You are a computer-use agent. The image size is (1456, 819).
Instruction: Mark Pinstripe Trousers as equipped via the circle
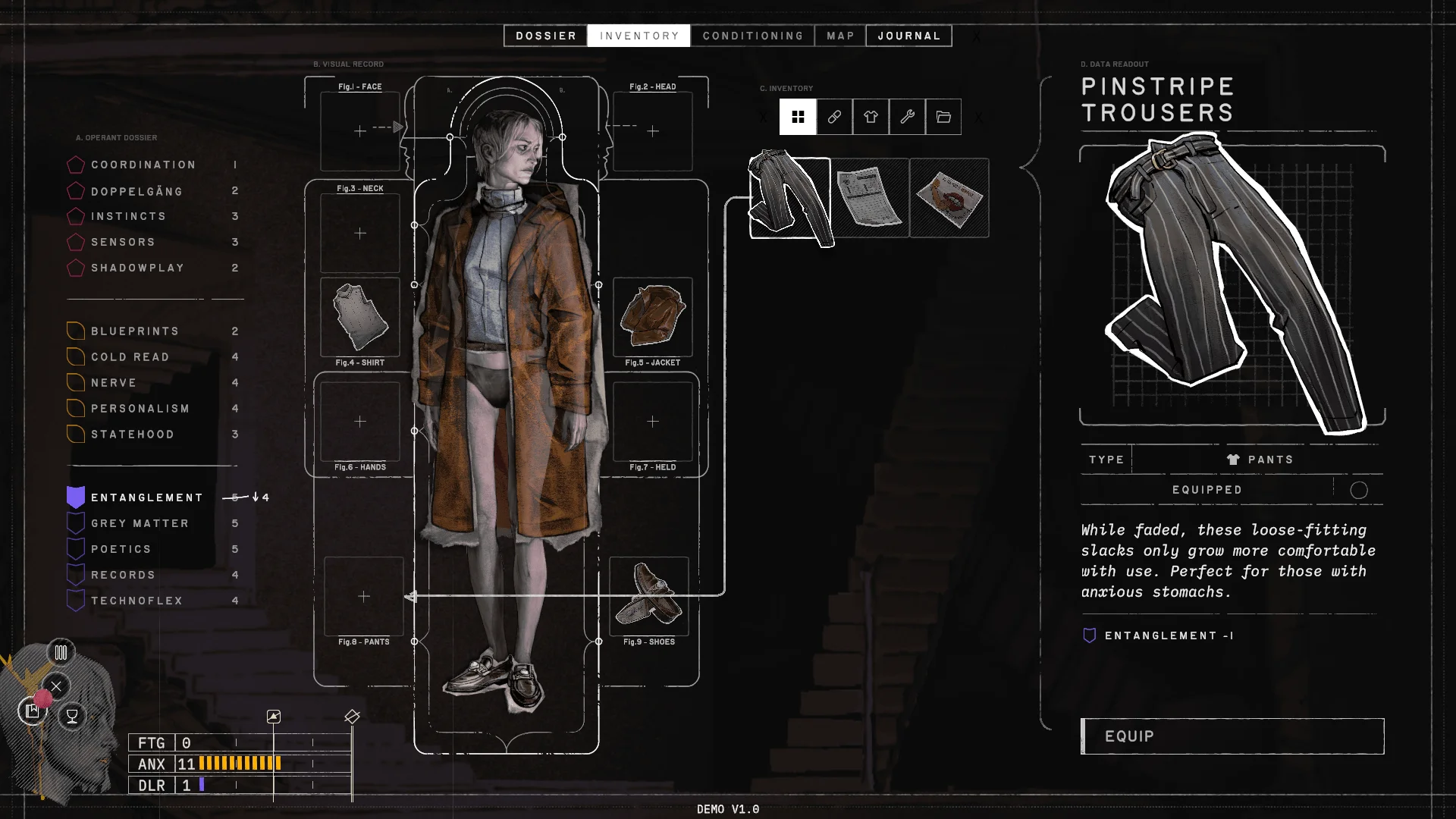tap(1359, 490)
